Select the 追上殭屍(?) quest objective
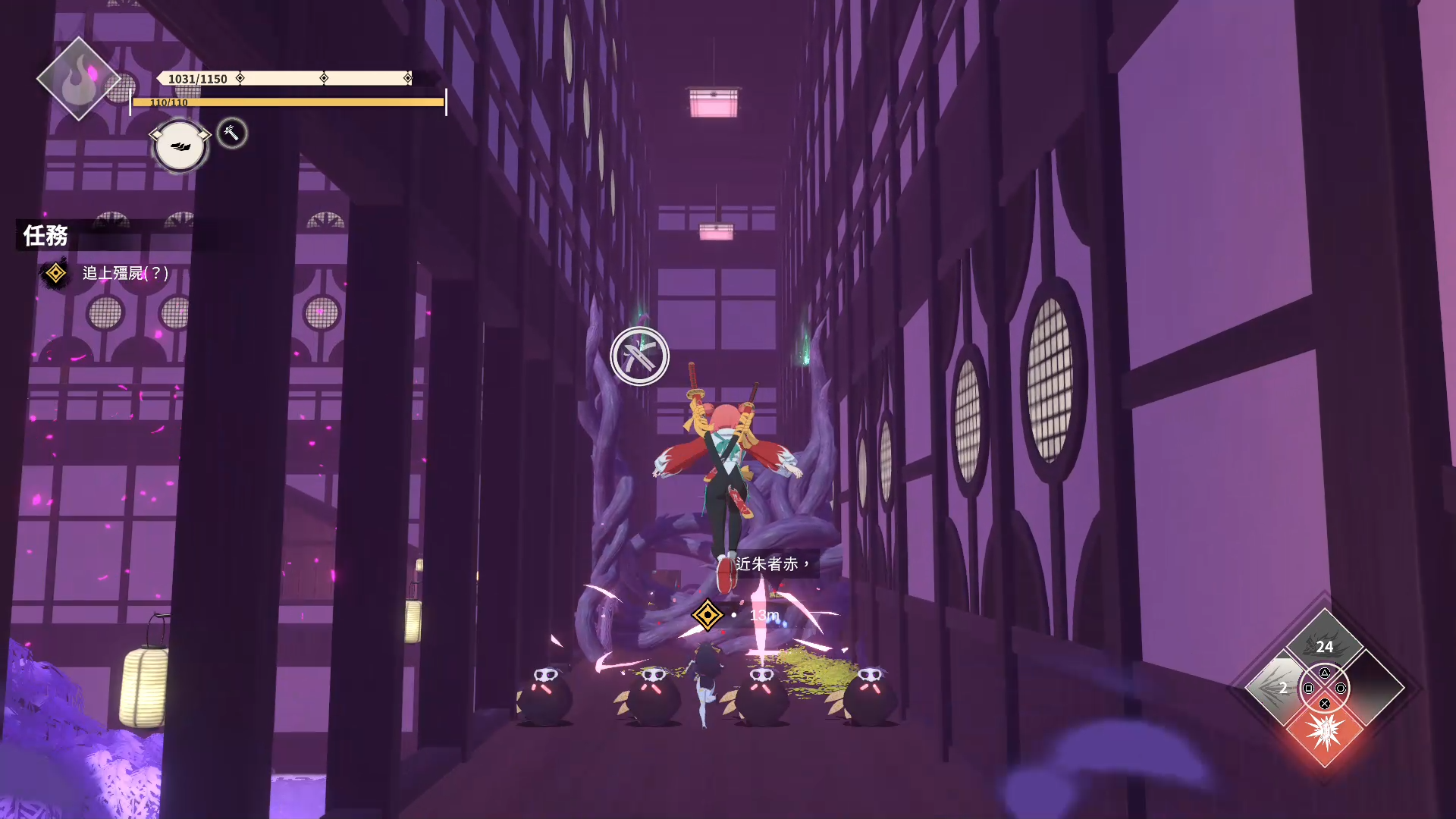Image resolution: width=1456 pixels, height=819 pixels. tap(125, 273)
